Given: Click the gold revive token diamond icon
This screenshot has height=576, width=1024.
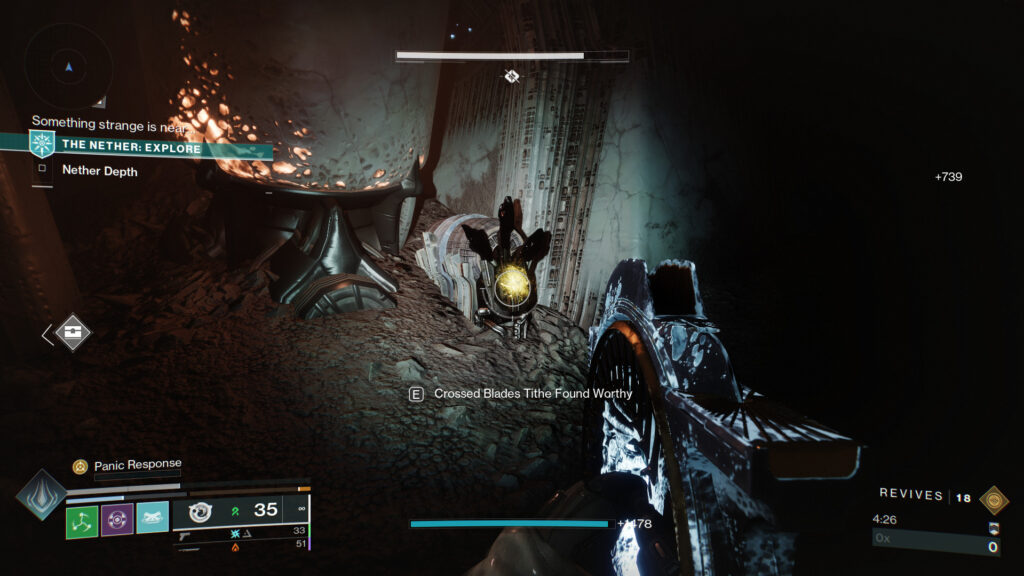Looking at the screenshot, I should 993,499.
